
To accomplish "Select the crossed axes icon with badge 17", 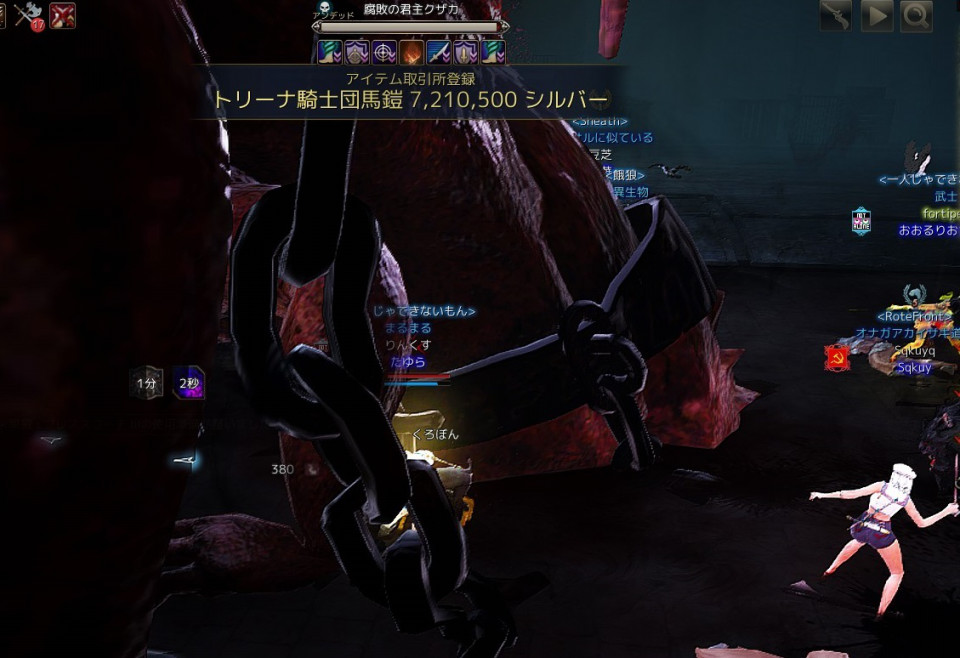I will point(27,14).
